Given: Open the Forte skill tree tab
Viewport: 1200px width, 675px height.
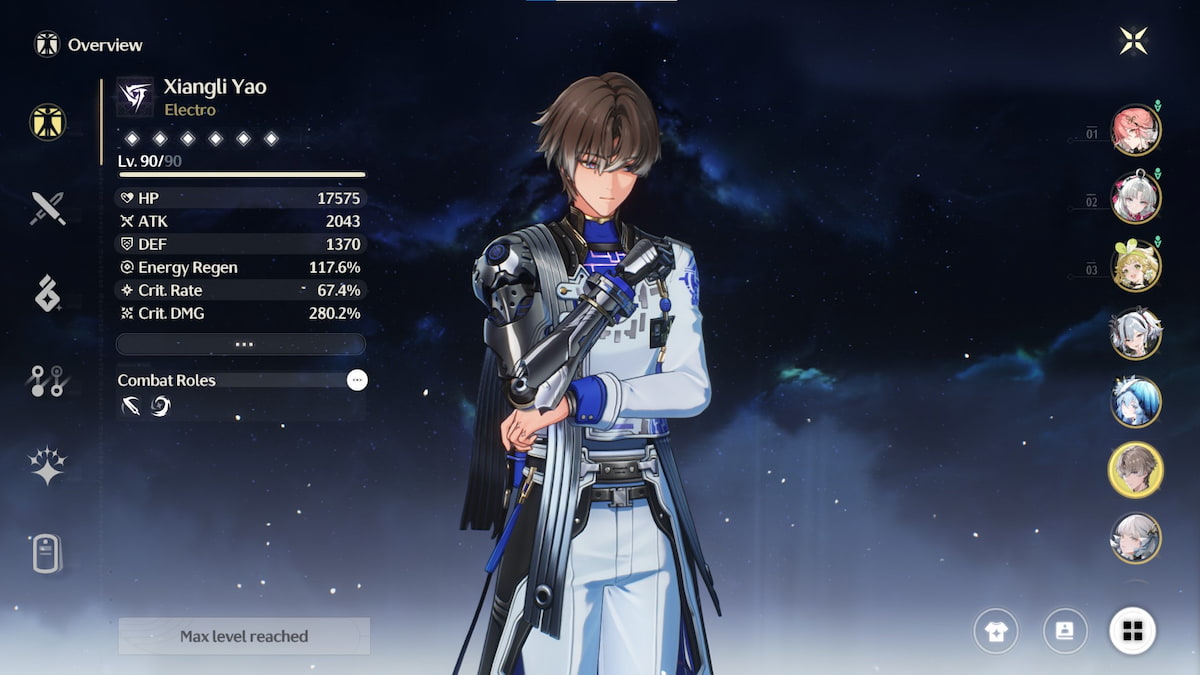Looking at the screenshot, I should click(48, 381).
